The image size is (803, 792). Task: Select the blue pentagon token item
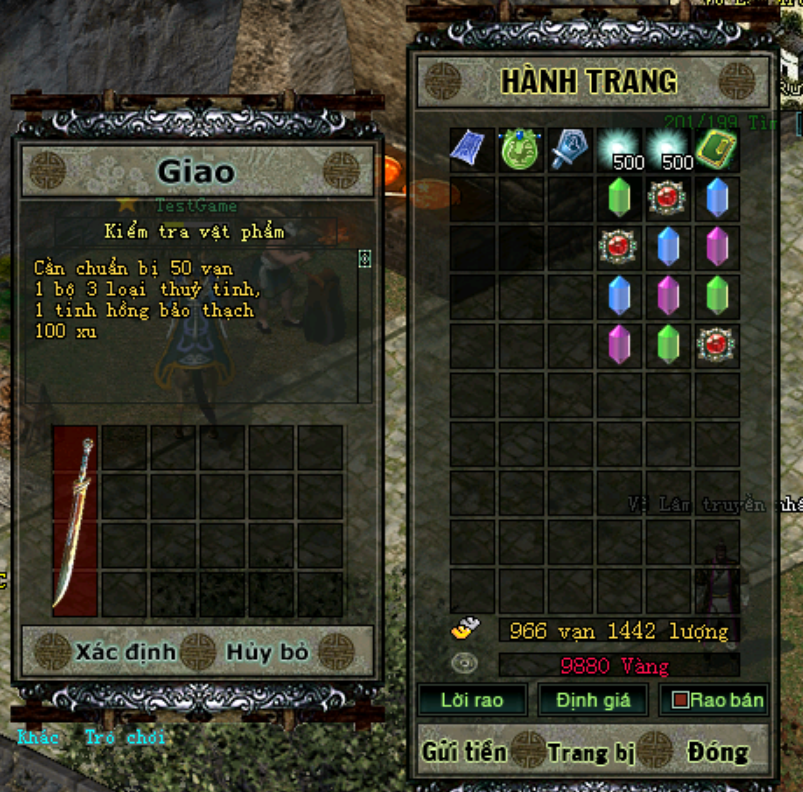coord(569,150)
